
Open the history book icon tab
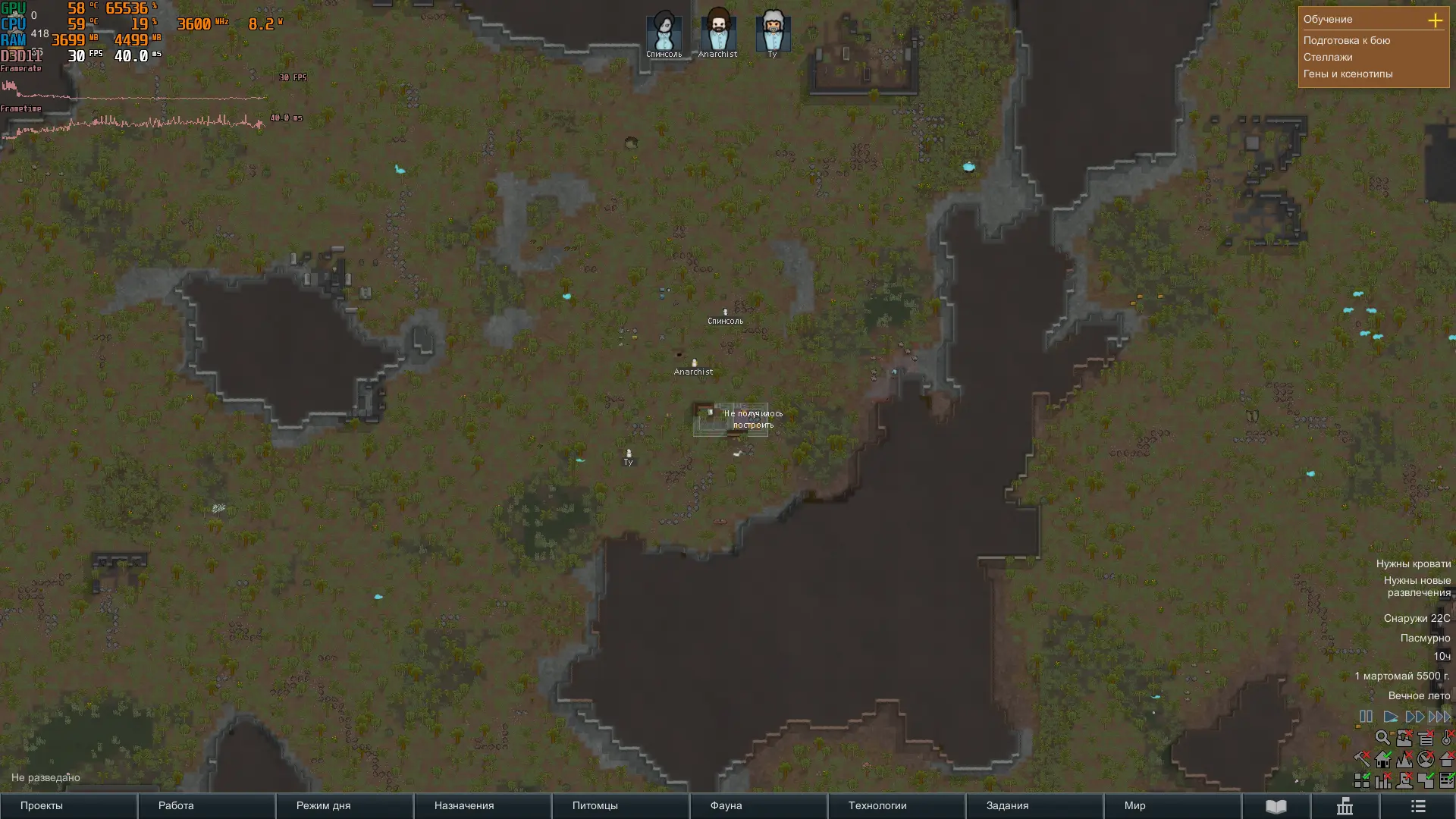click(1276, 806)
